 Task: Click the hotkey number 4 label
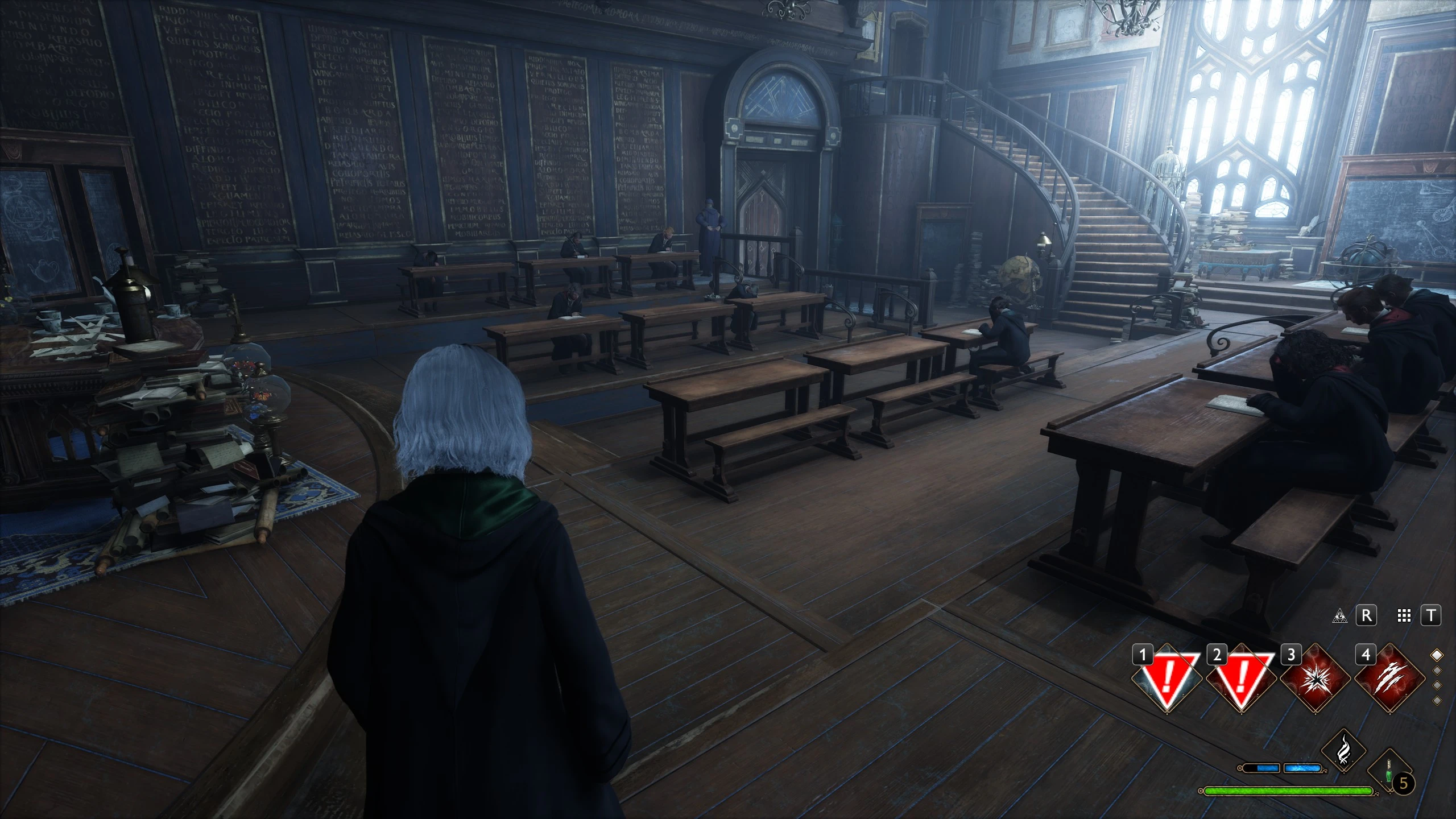coord(1366,656)
